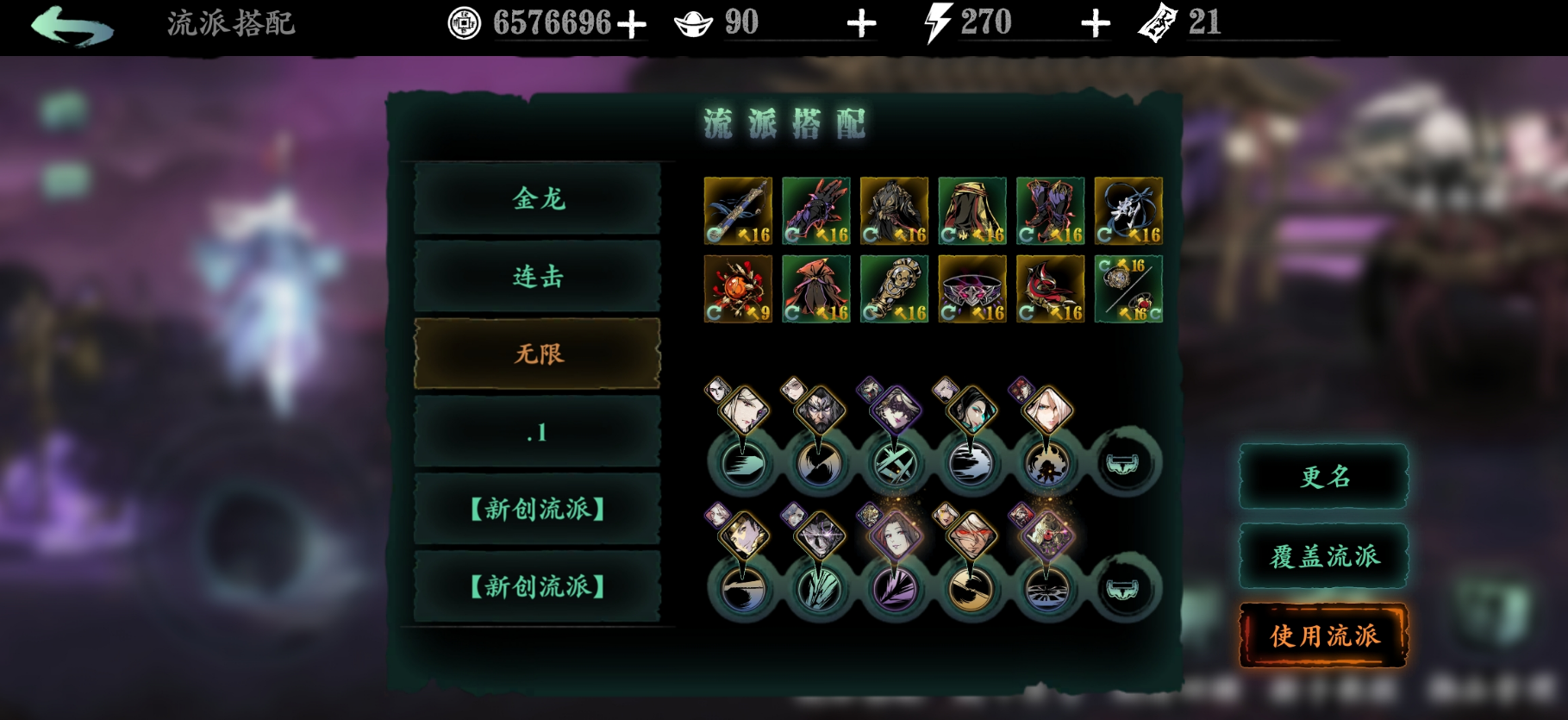1568x720 pixels.
Task: Inspect the black robe armor slot
Action: (894, 211)
